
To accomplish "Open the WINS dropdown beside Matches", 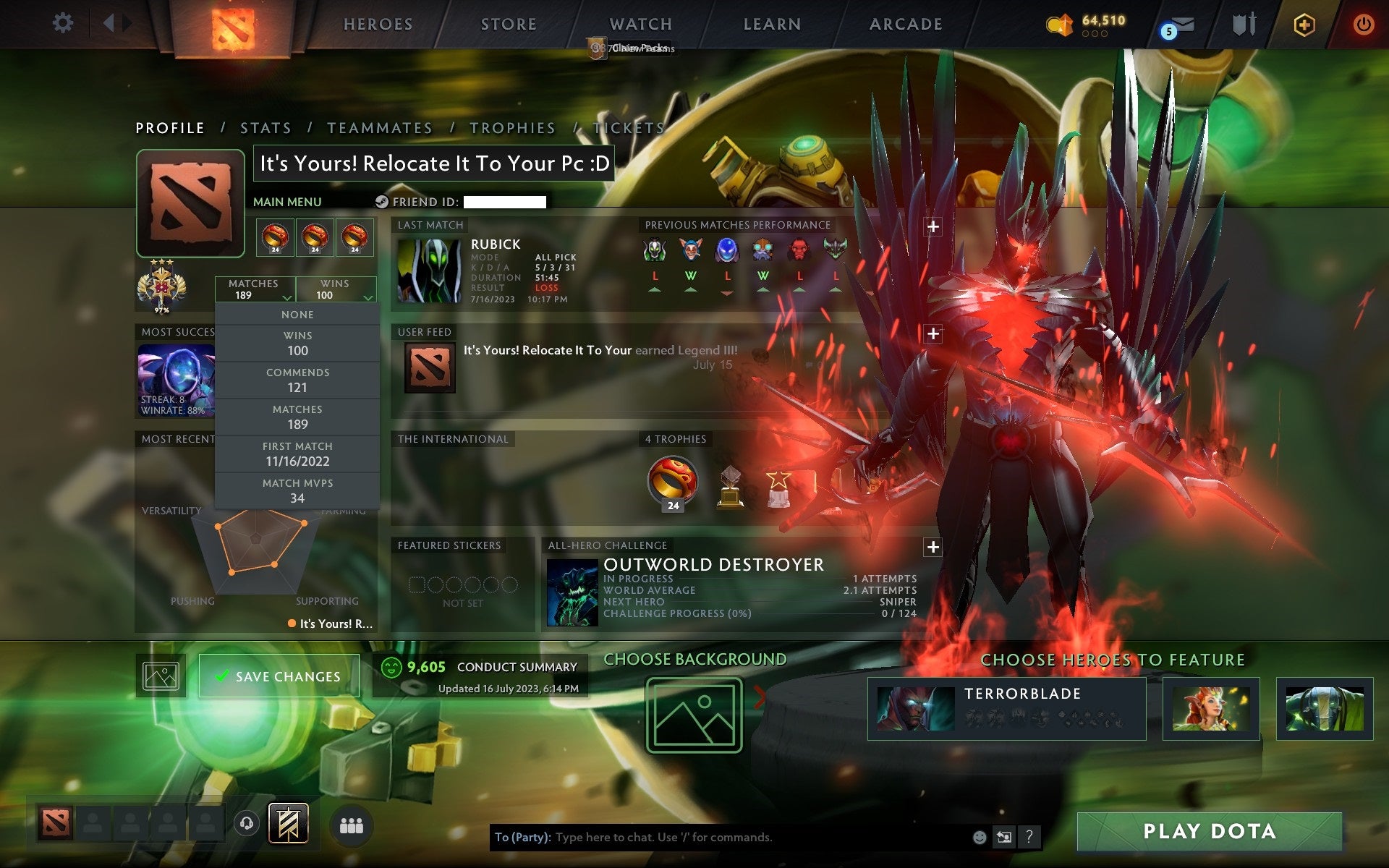I will 335,289.
